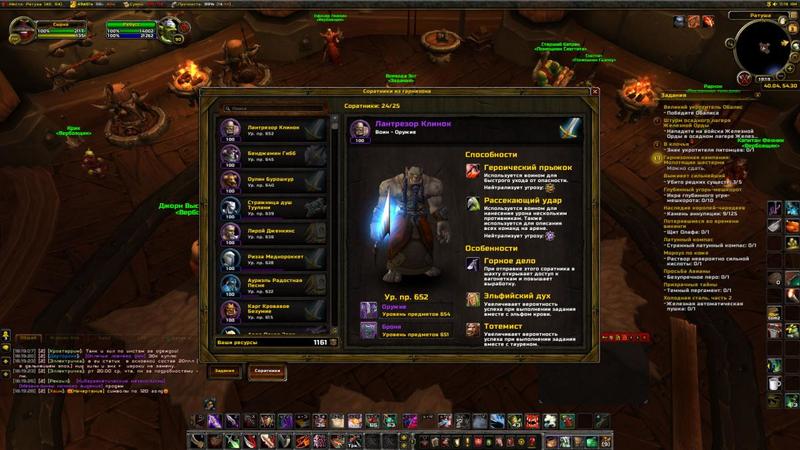Screen dimensions: 800x450
Task: Click the Рассекающий удар ability icon
Action: [x=472, y=204]
